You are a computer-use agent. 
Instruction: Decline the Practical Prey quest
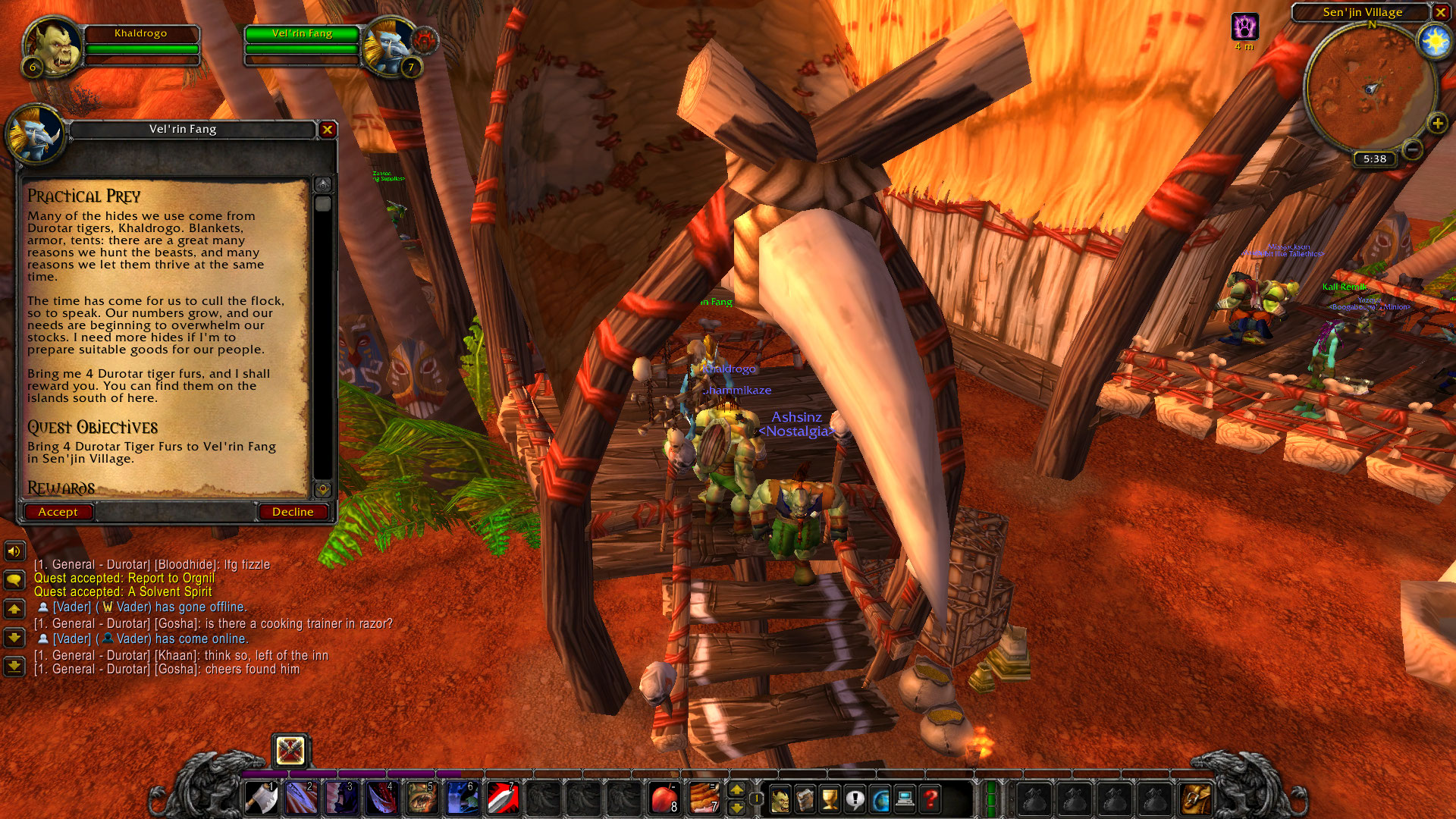tap(293, 512)
